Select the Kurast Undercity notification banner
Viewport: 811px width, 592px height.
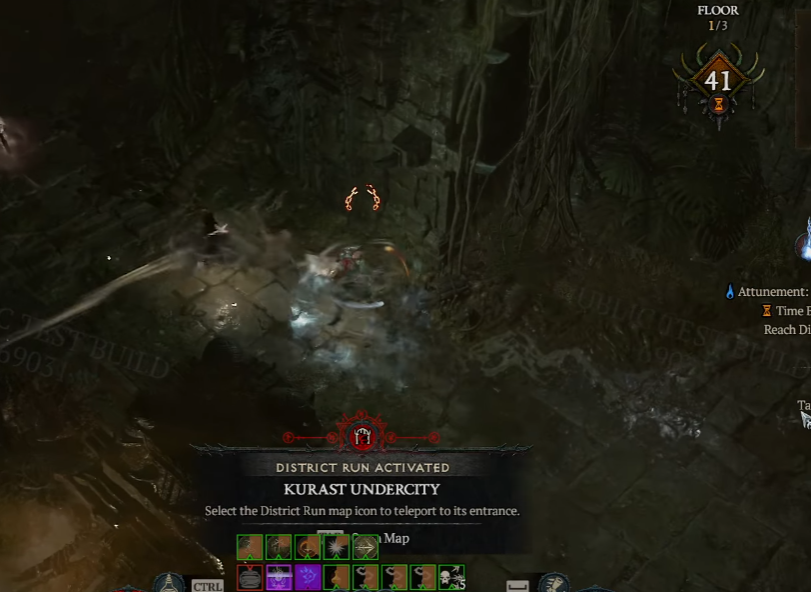pos(361,489)
